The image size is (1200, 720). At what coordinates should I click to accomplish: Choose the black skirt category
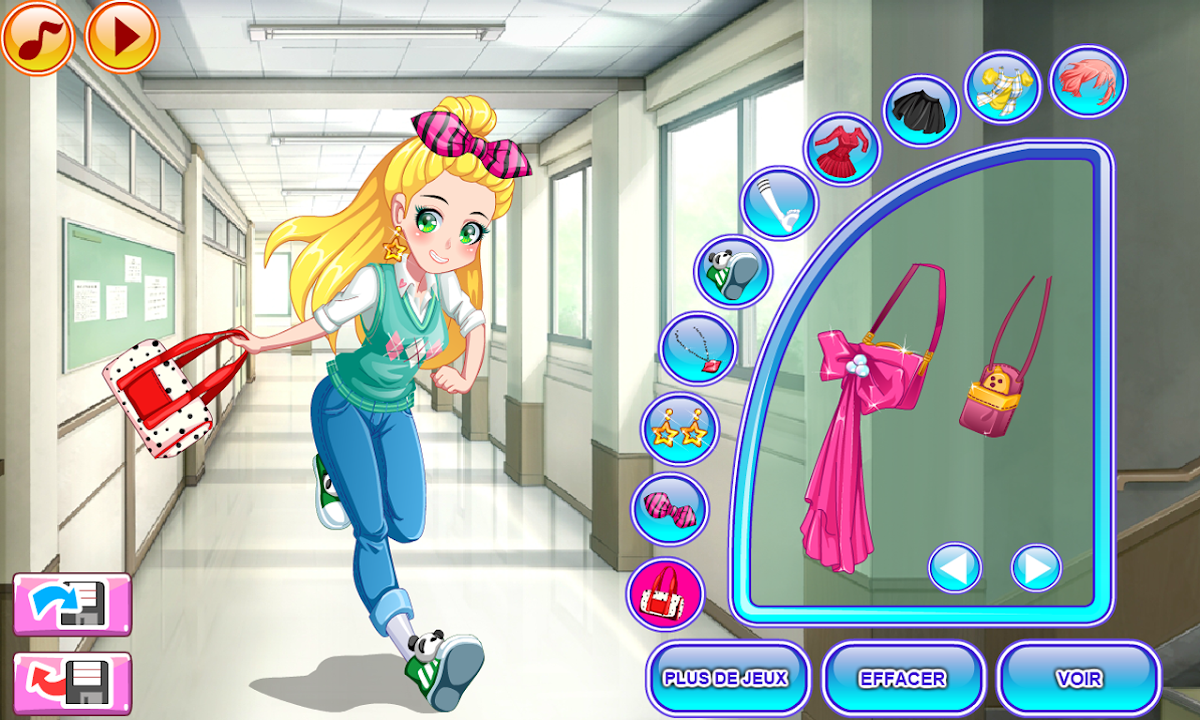tap(921, 110)
